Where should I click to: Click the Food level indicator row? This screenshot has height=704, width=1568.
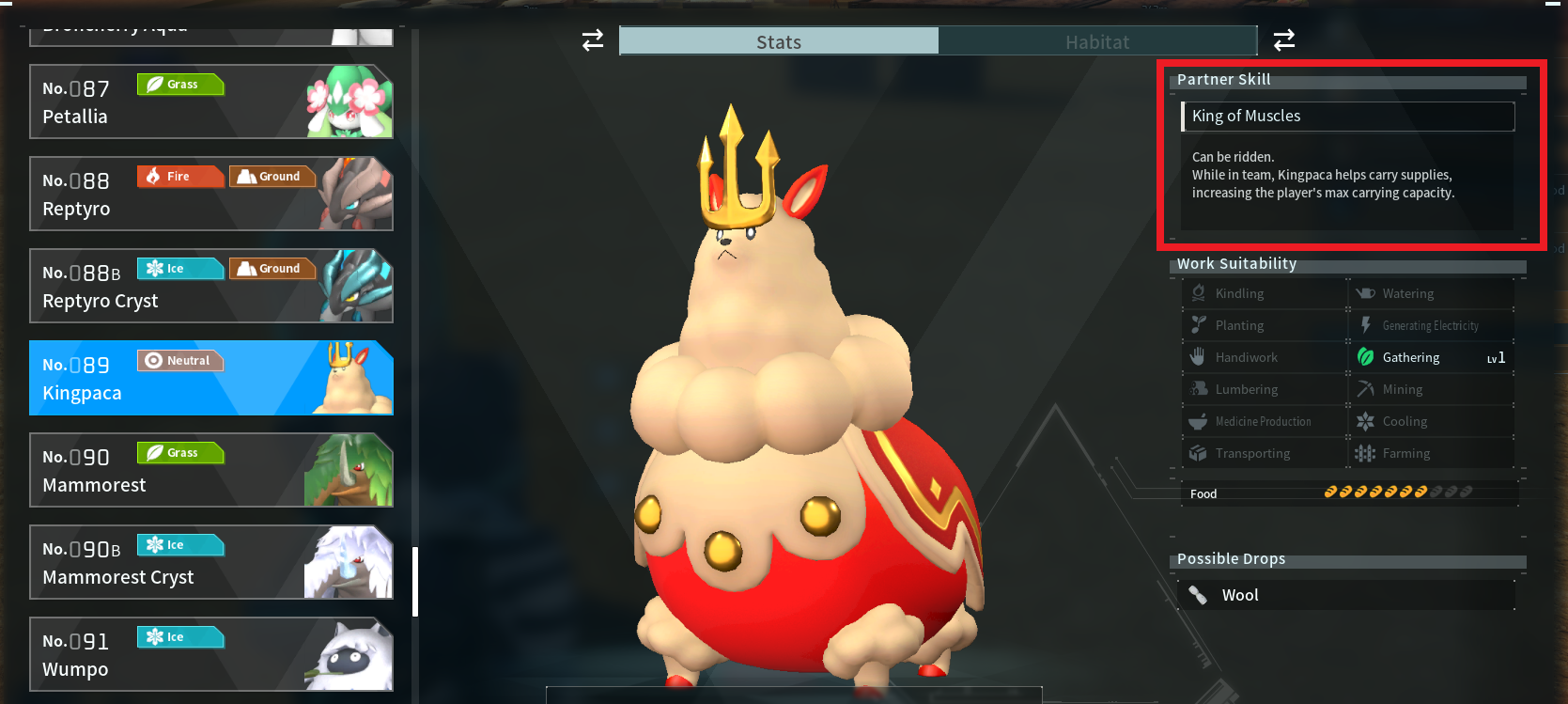1348,492
